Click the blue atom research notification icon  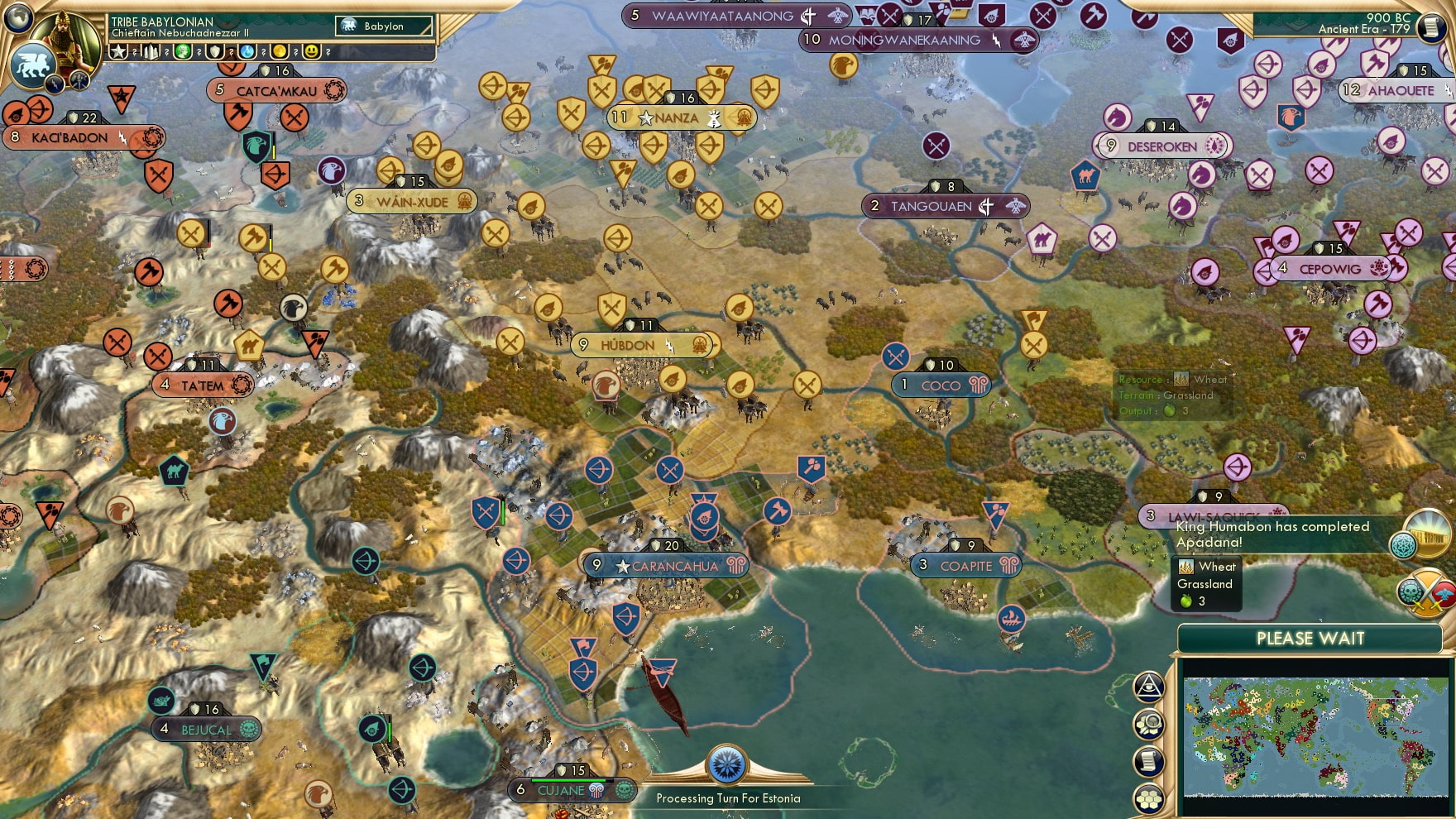click(1404, 544)
